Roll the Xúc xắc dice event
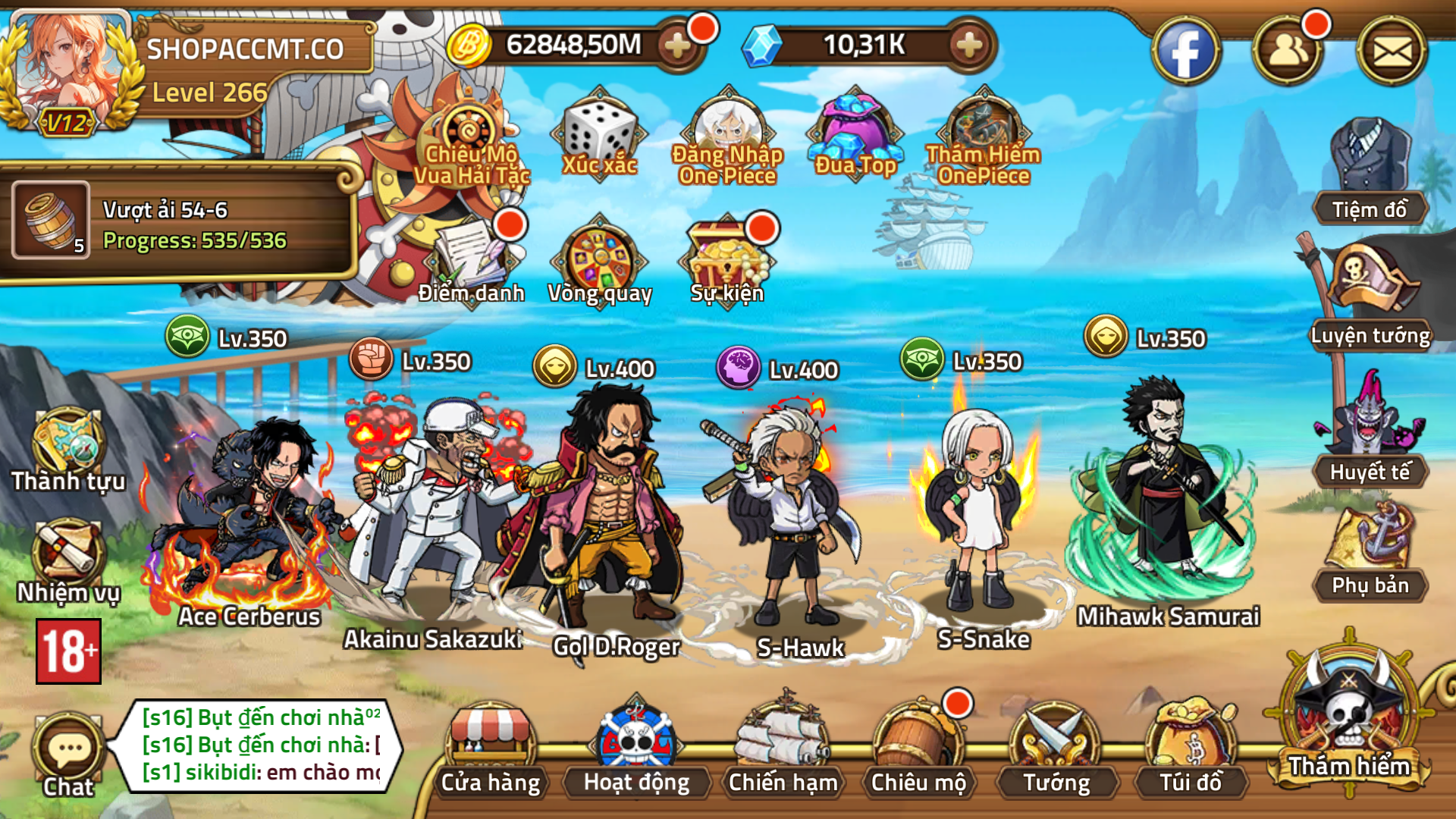1456x819 pixels. pyautogui.click(x=599, y=136)
